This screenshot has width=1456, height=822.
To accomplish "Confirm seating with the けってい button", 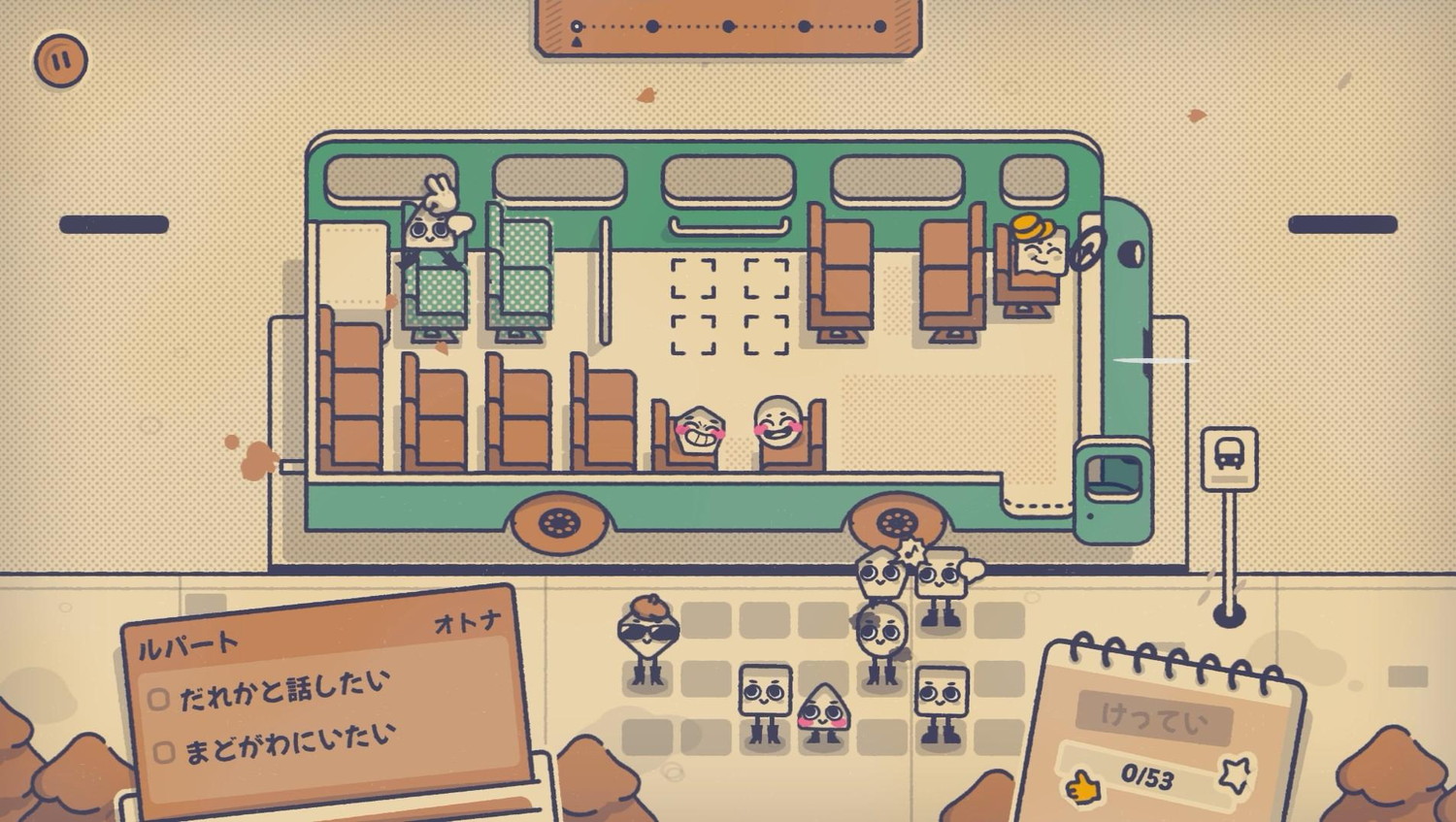I will [x=1153, y=718].
